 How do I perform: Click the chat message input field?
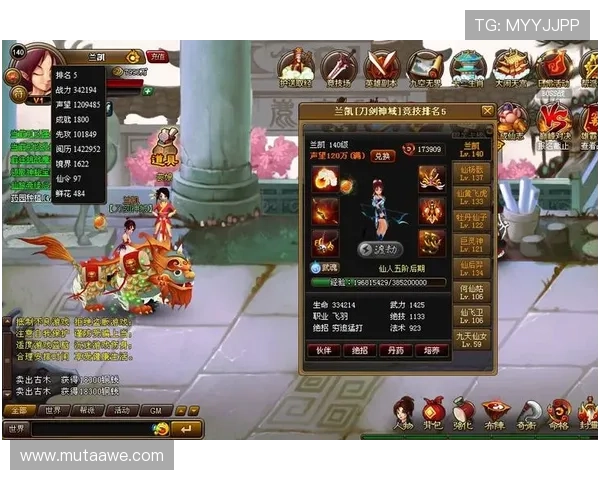(x=90, y=428)
